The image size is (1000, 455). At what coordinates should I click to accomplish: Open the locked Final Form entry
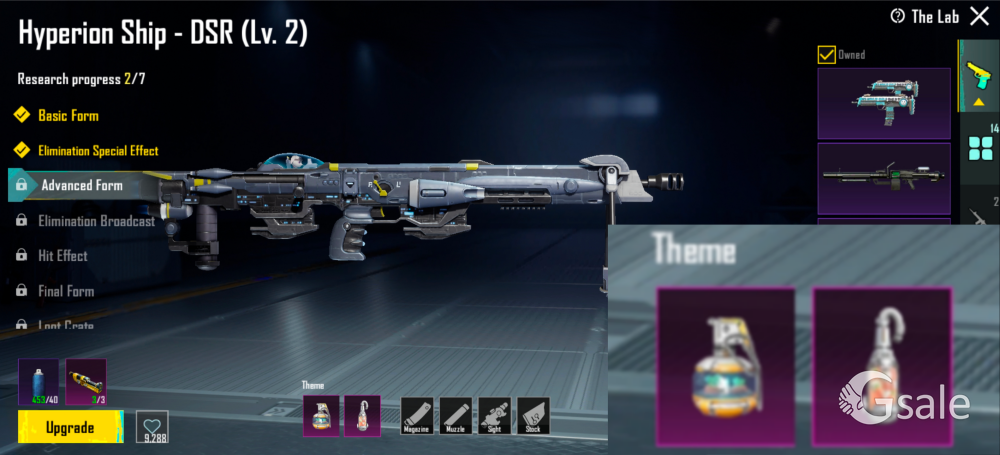[x=65, y=291]
